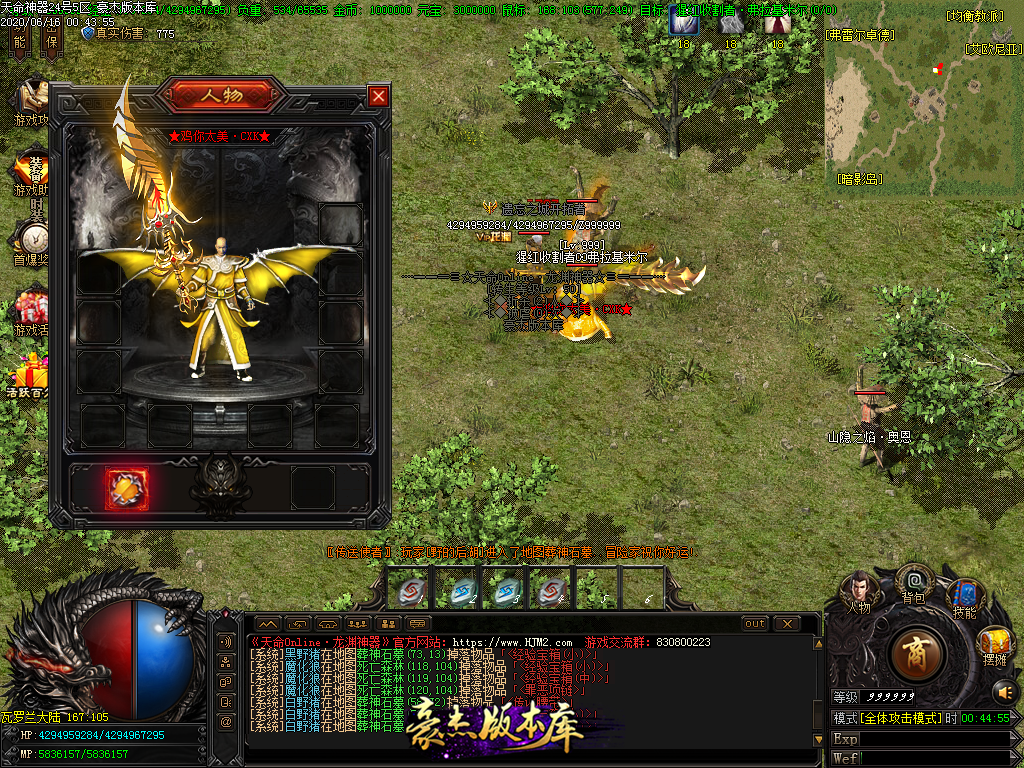This screenshot has width=1024, height=768.
Task: Toggle the sound speaker button
Action: coord(1004,691)
